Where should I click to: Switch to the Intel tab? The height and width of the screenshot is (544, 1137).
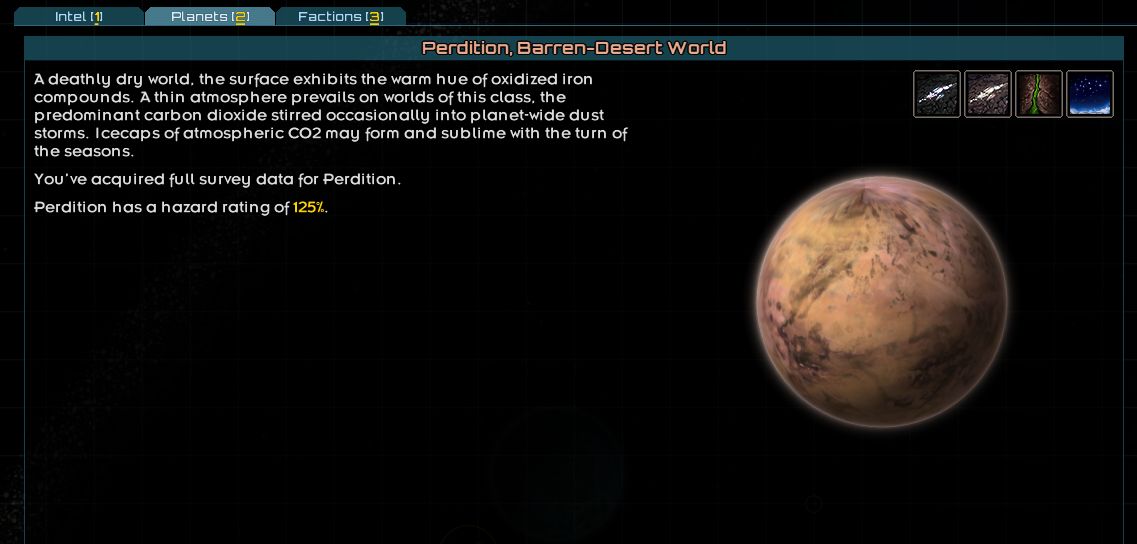click(79, 16)
